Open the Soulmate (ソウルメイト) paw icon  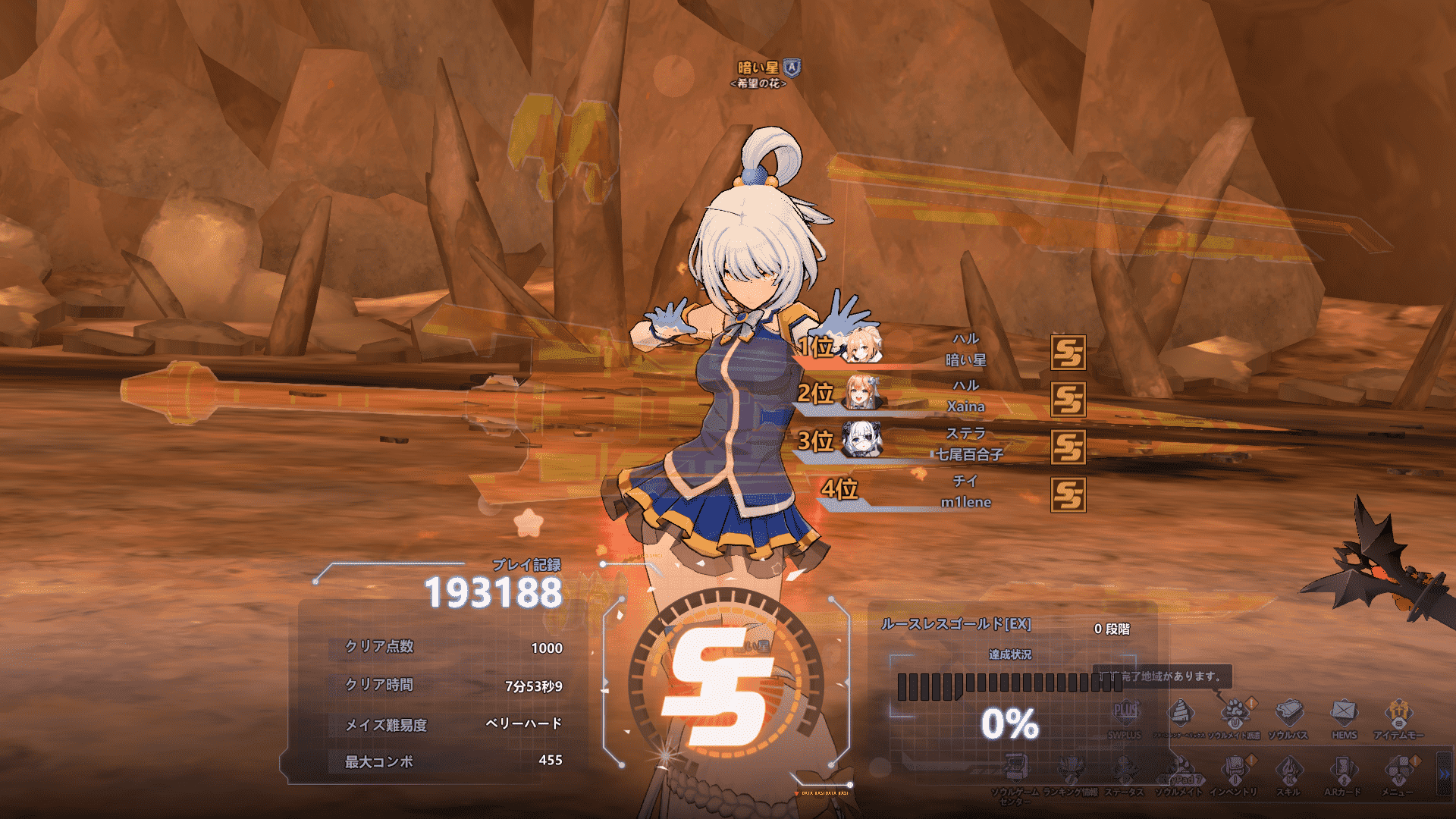click(1179, 770)
